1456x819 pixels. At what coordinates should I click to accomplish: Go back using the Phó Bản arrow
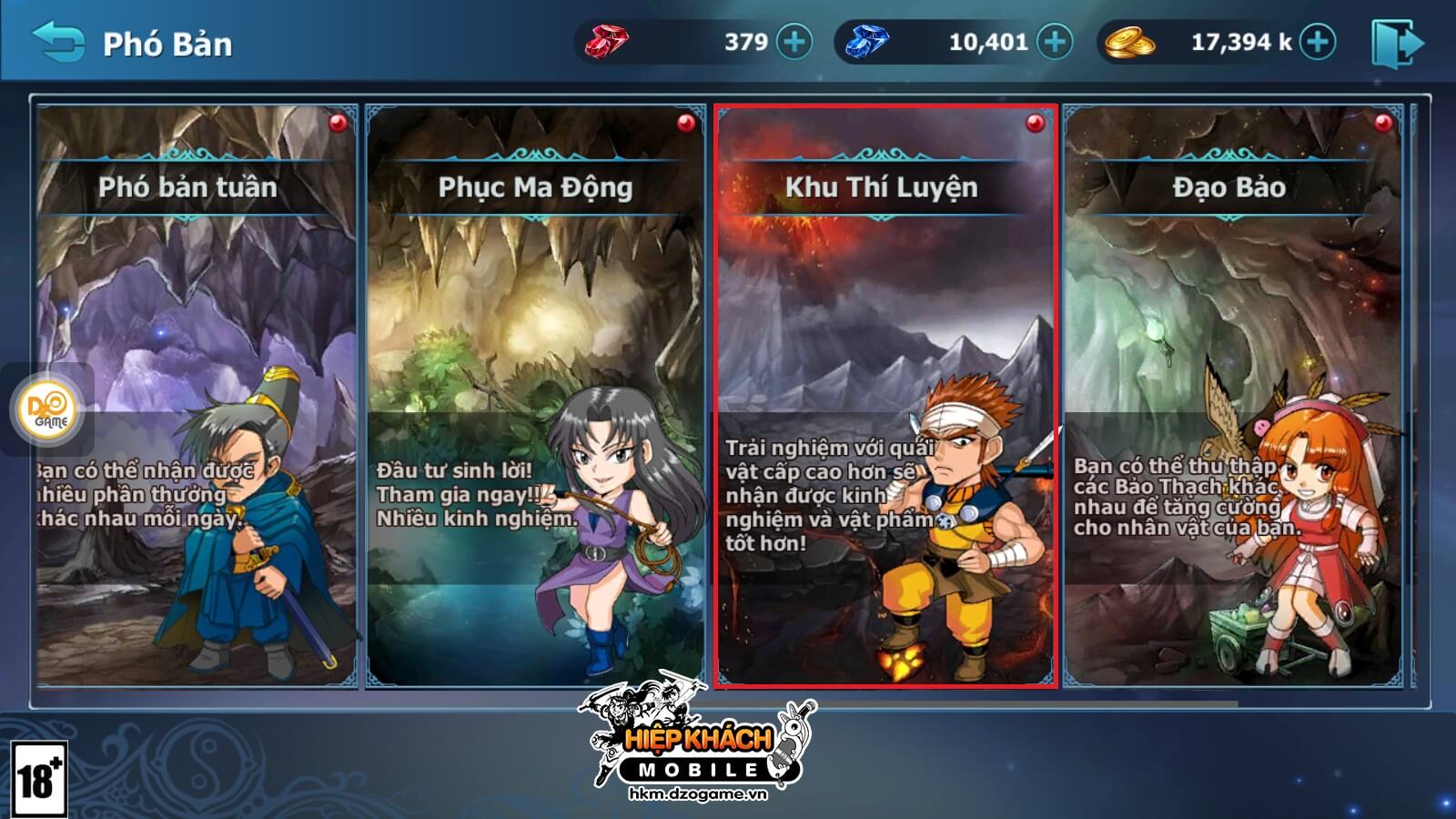click(x=58, y=42)
